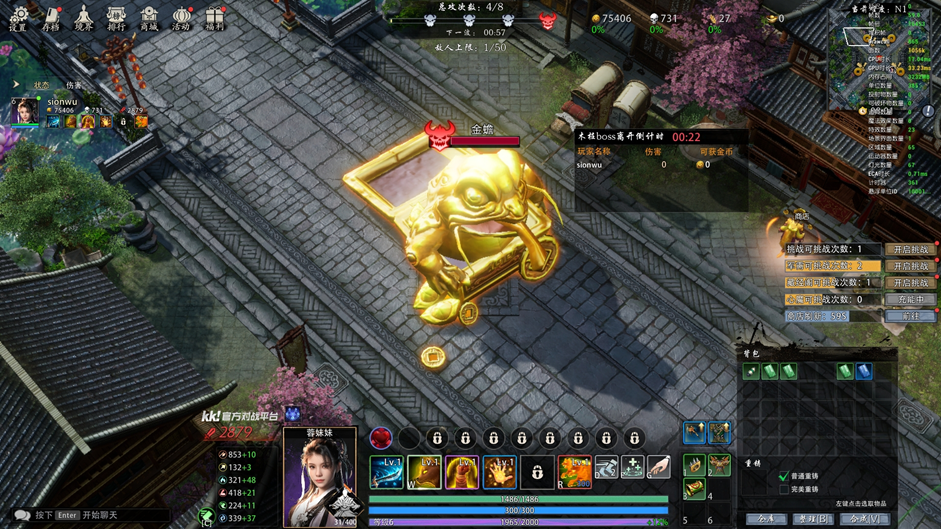Activate the wolf head W skill
The image size is (941, 529).
click(424, 471)
